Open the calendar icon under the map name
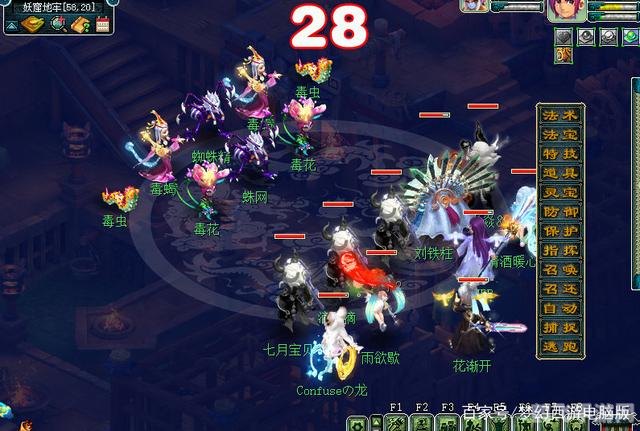 click(102, 24)
